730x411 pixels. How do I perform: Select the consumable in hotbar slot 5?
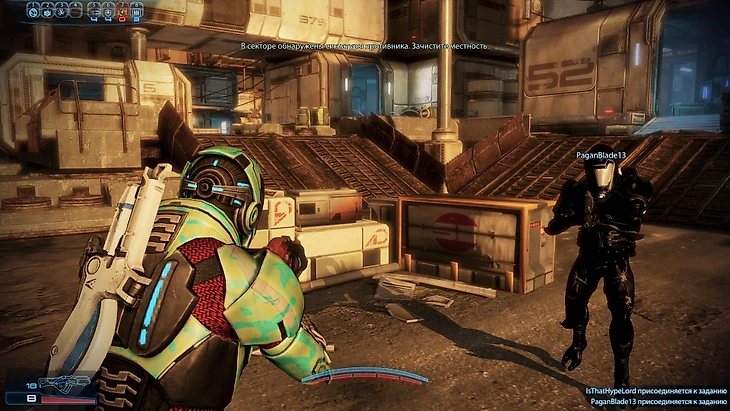(x=94, y=11)
